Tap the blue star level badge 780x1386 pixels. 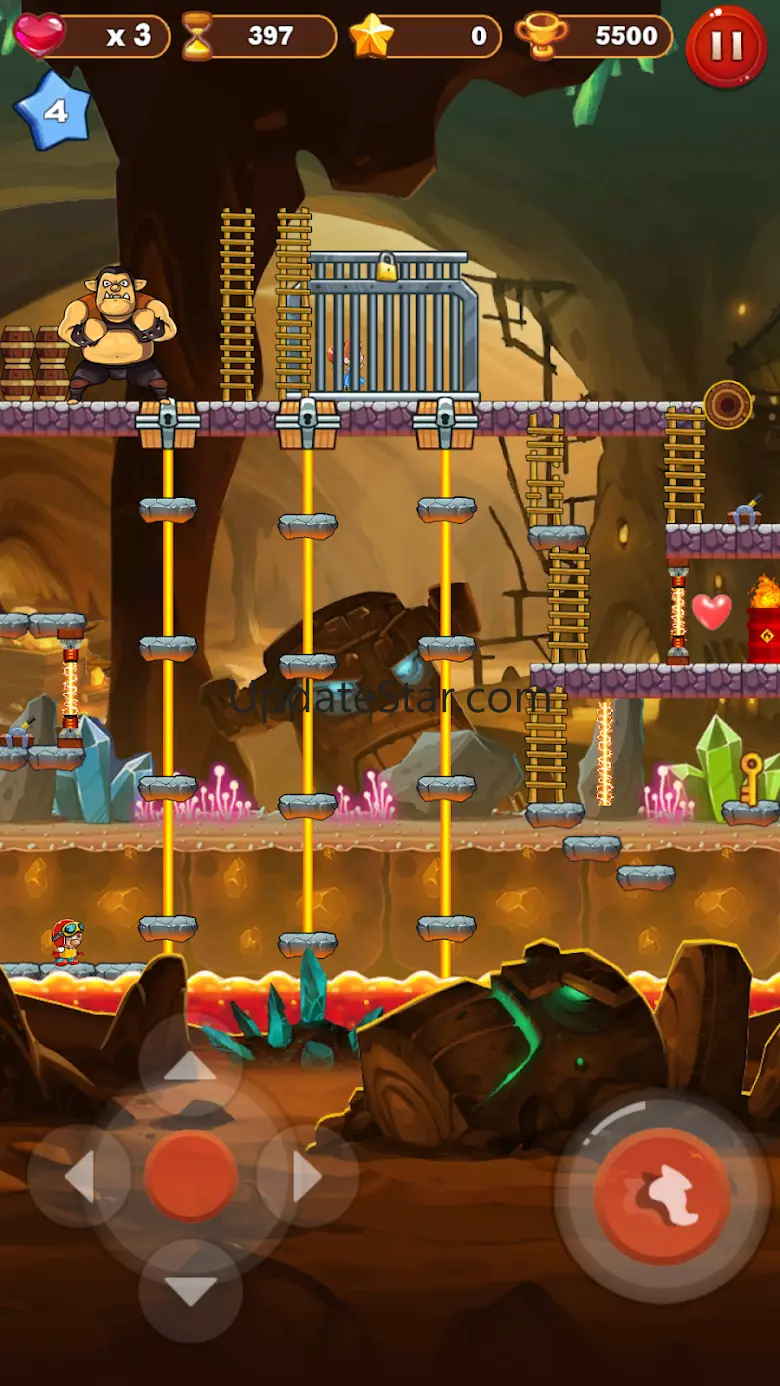[54, 110]
